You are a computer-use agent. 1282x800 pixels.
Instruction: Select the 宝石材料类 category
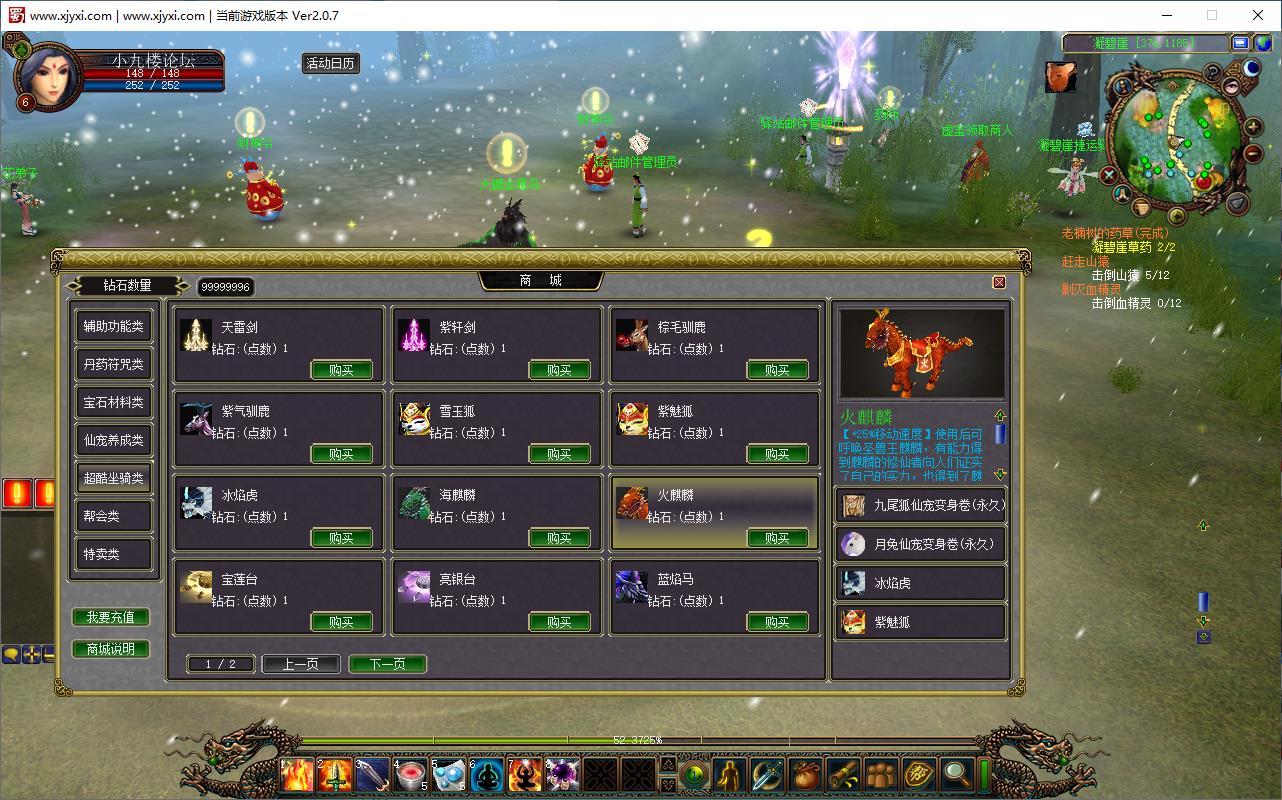114,402
